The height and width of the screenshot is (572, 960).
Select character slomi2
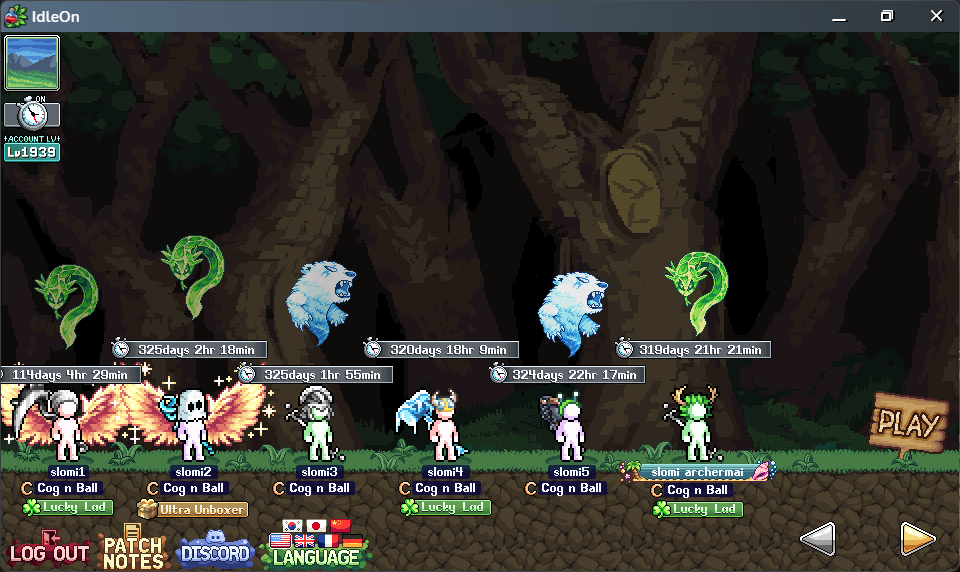click(192, 427)
